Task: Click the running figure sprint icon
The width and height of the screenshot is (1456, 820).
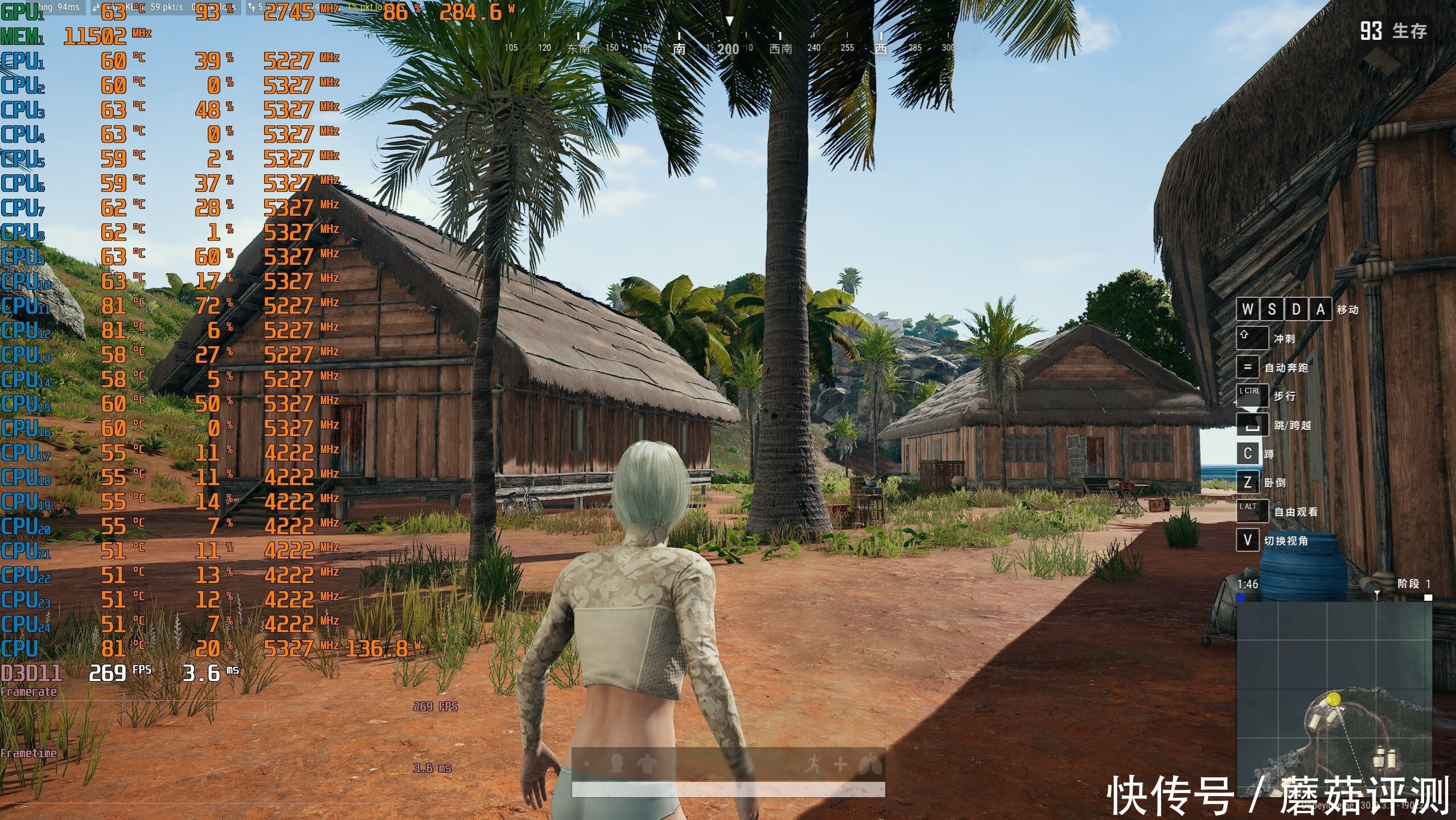Action: pyautogui.click(x=813, y=764)
